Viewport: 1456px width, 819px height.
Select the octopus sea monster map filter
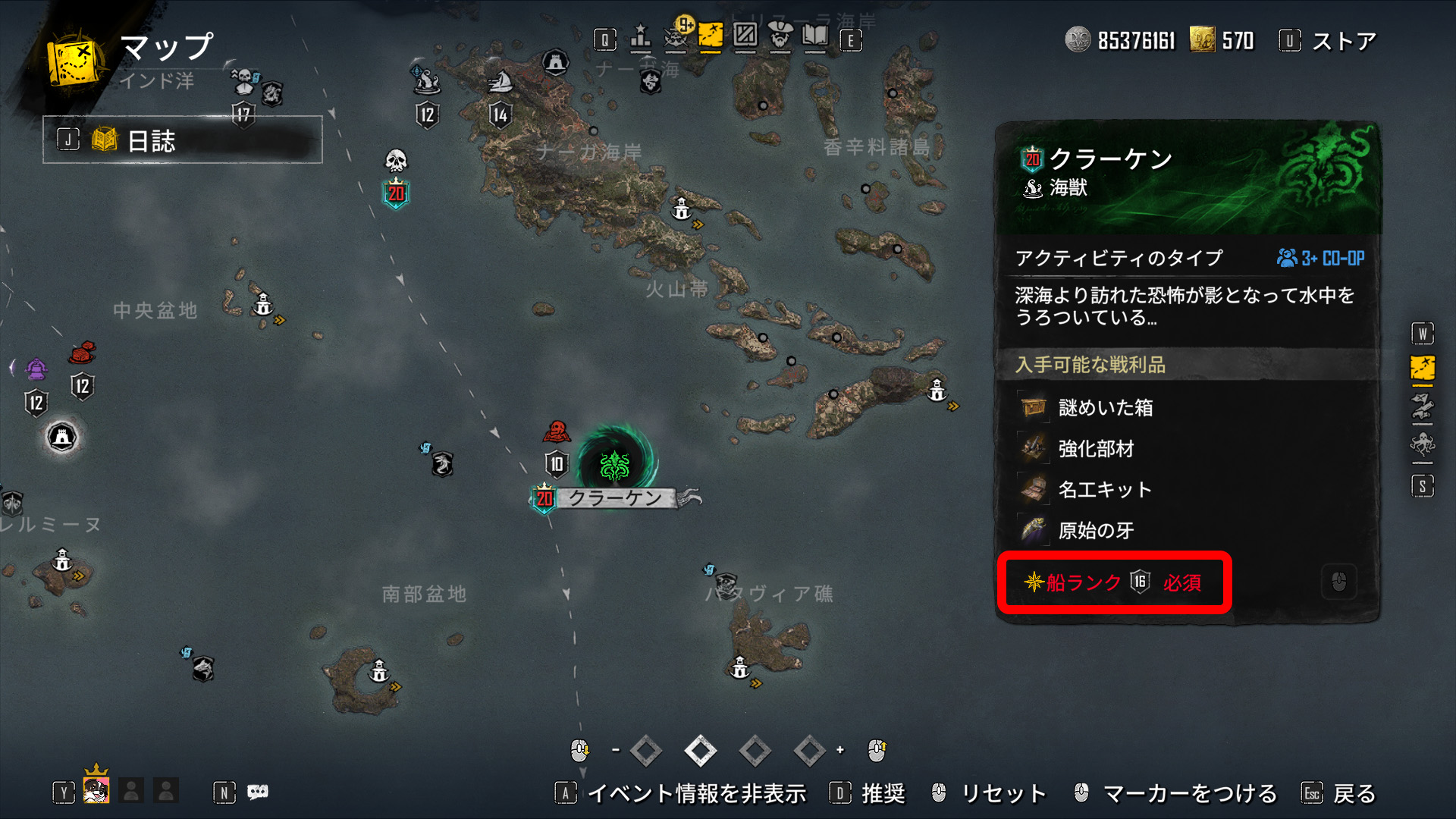(x=1422, y=444)
